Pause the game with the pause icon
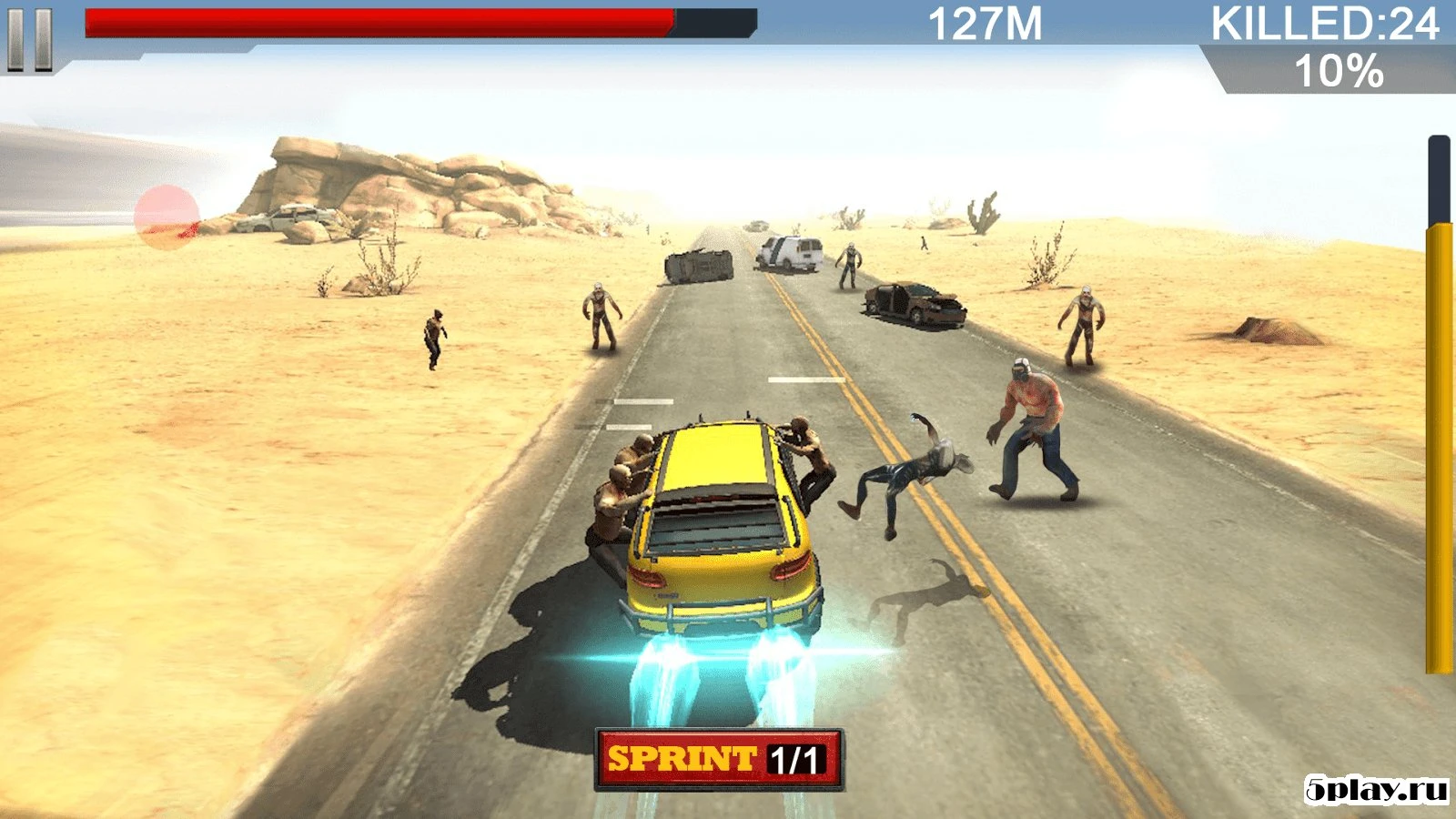The width and height of the screenshot is (1456, 819). (30, 39)
